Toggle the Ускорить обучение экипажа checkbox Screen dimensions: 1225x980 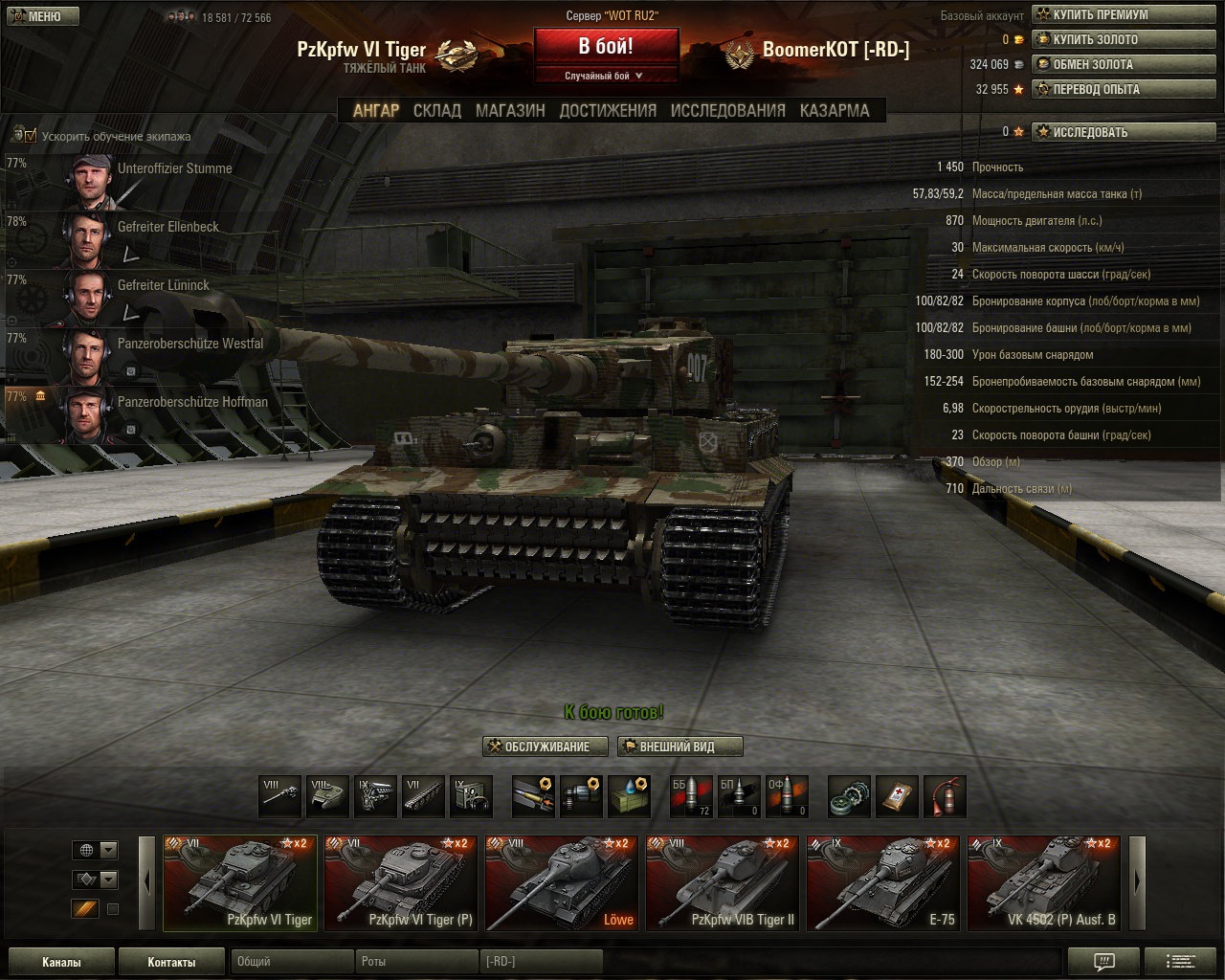[31, 136]
